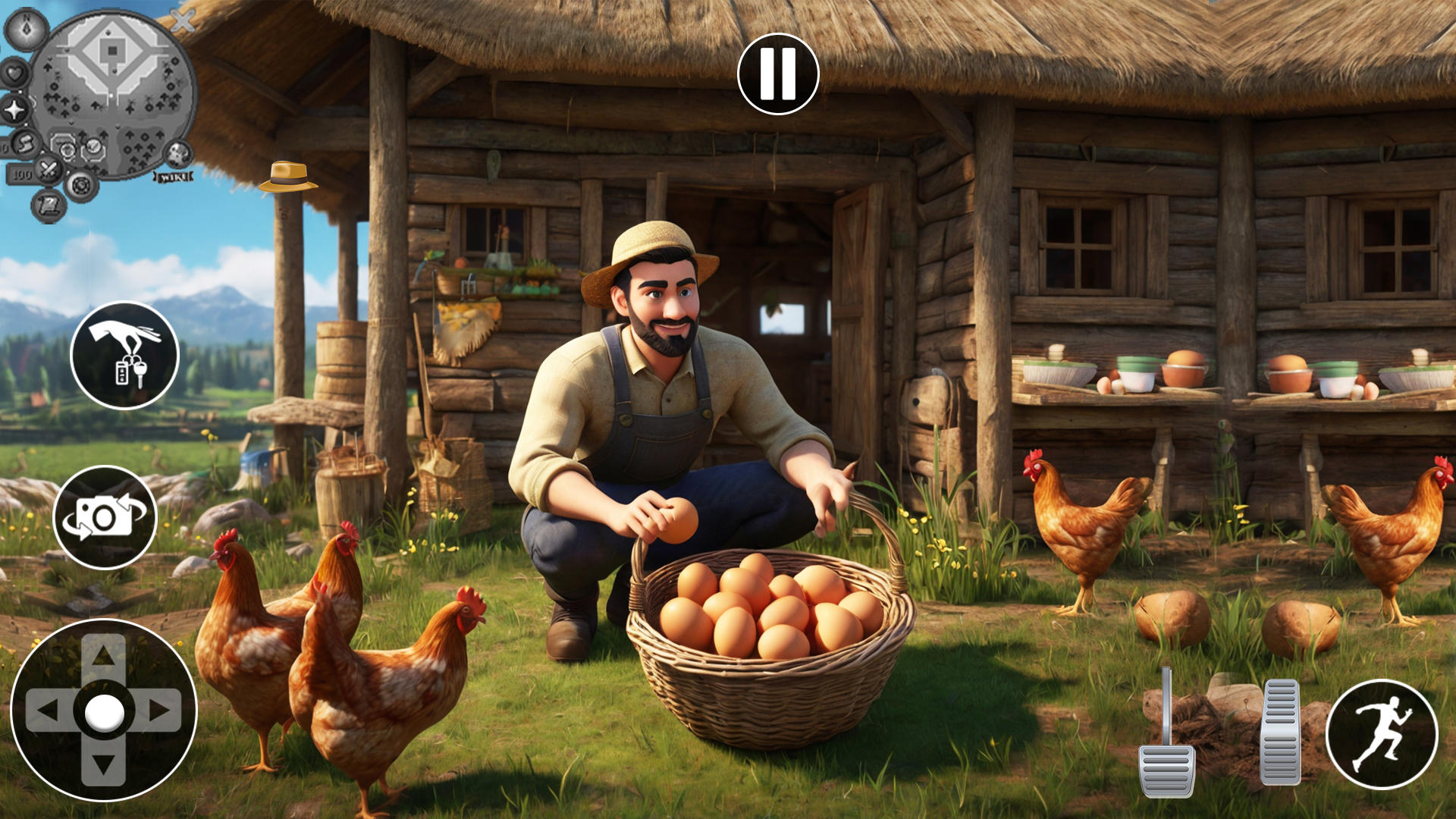Tap the camera rotate icon
1456x819 pixels.
tap(111, 517)
